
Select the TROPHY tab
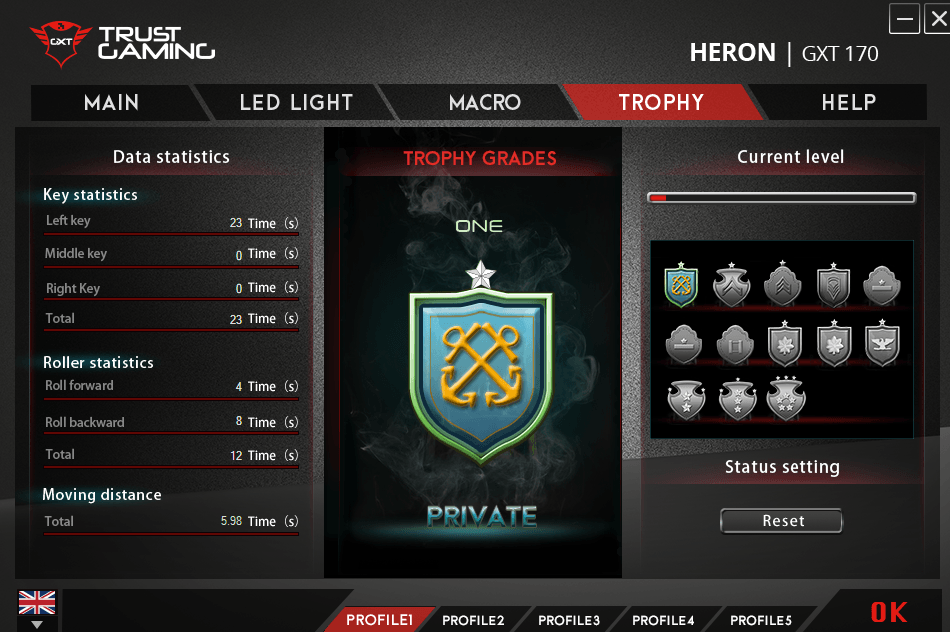[x=661, y=103]
